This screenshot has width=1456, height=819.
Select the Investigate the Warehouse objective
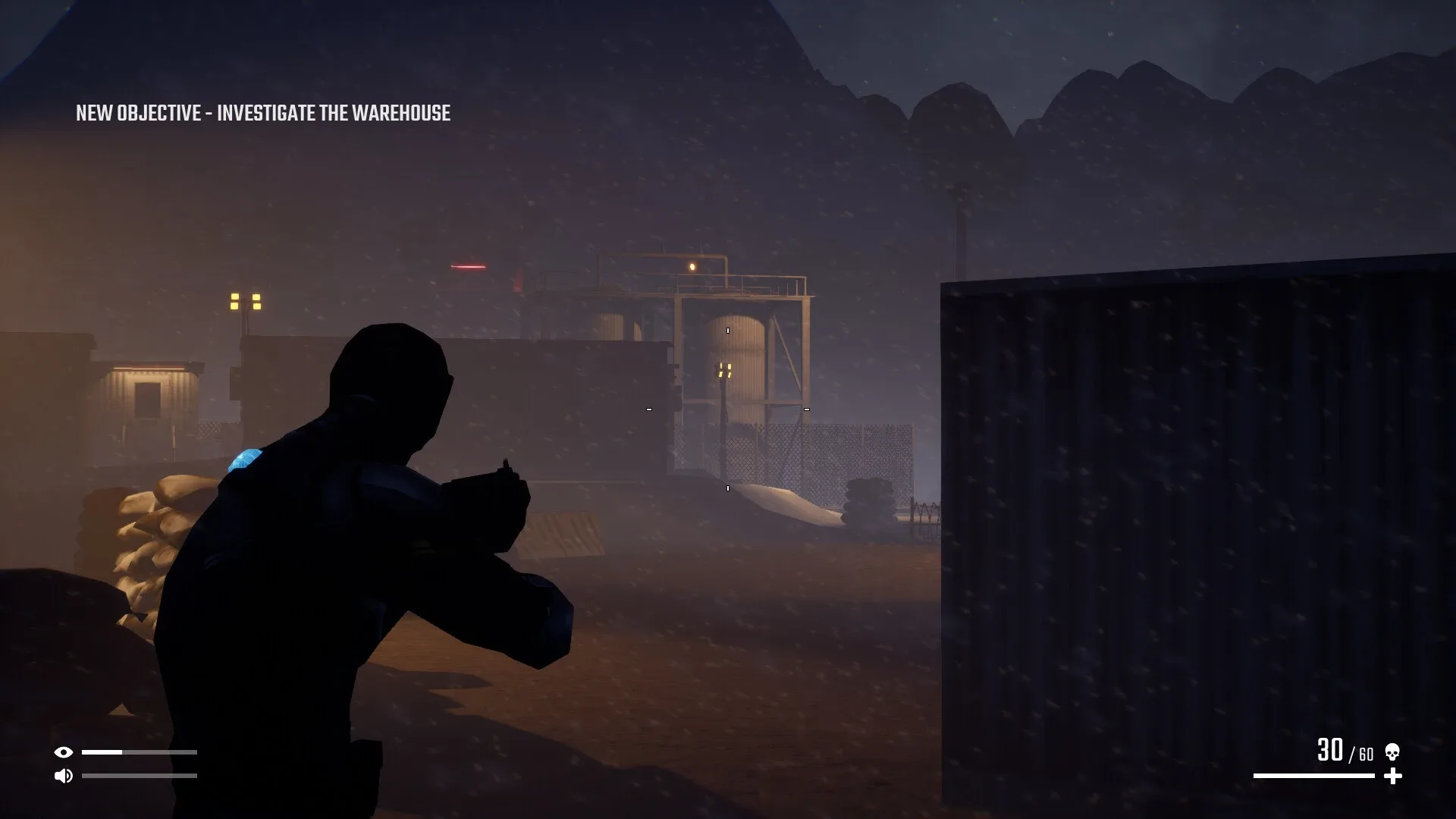[x=334, y=114]
